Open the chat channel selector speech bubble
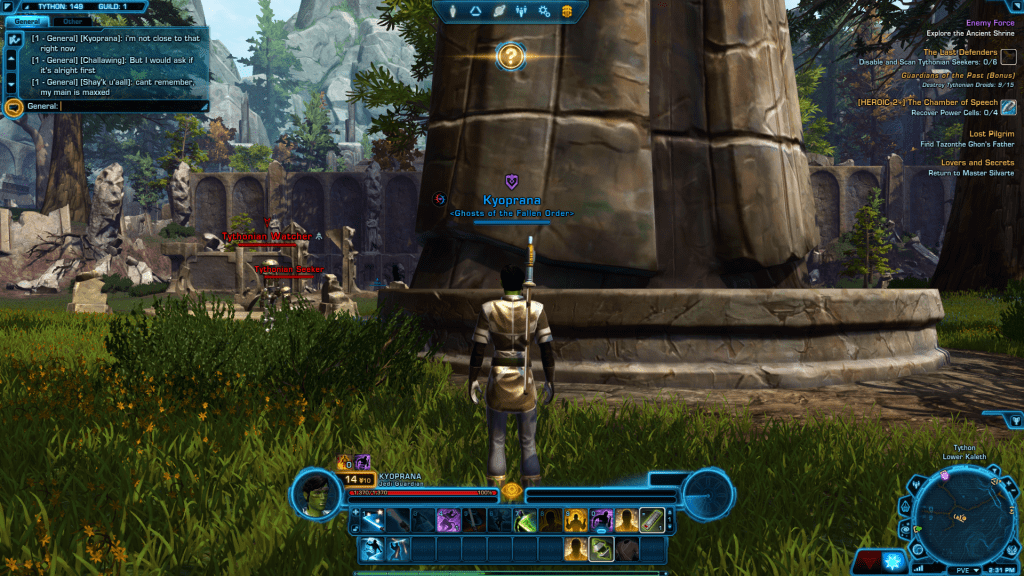 (x=14, y=106)
